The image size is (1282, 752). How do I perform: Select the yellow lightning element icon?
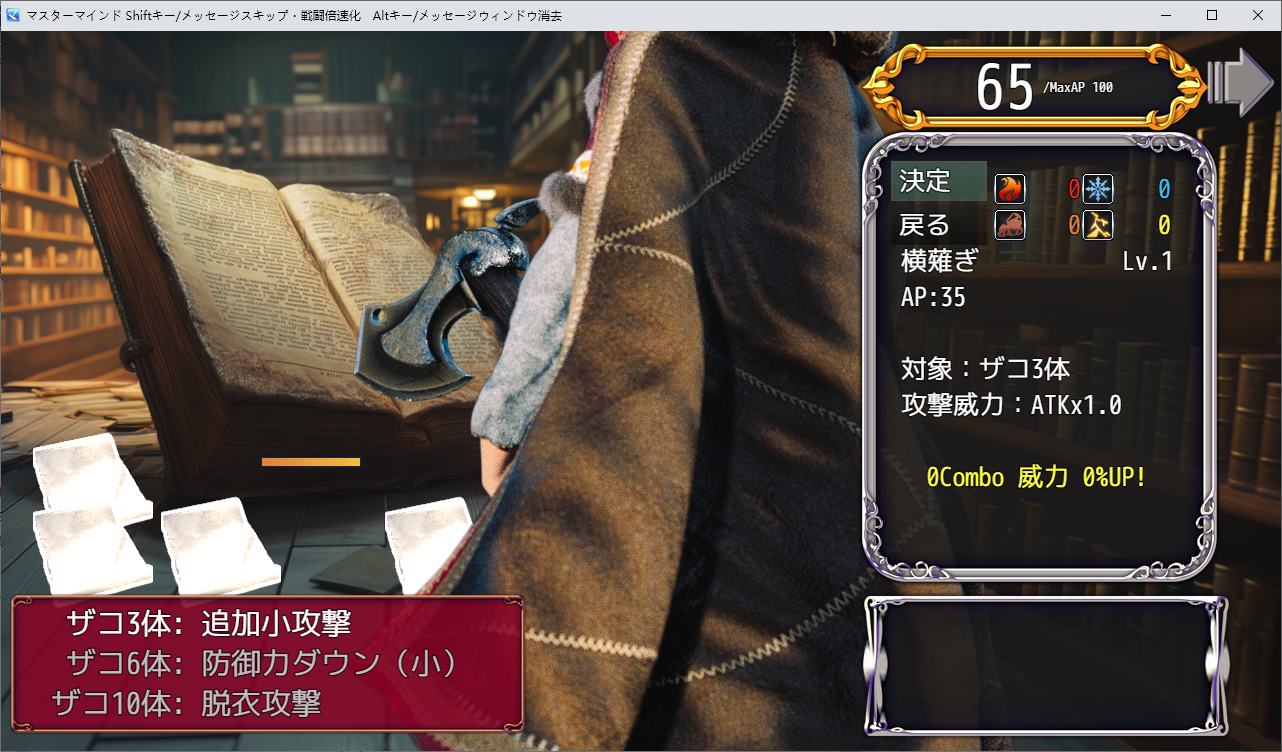pos(1096,226)
